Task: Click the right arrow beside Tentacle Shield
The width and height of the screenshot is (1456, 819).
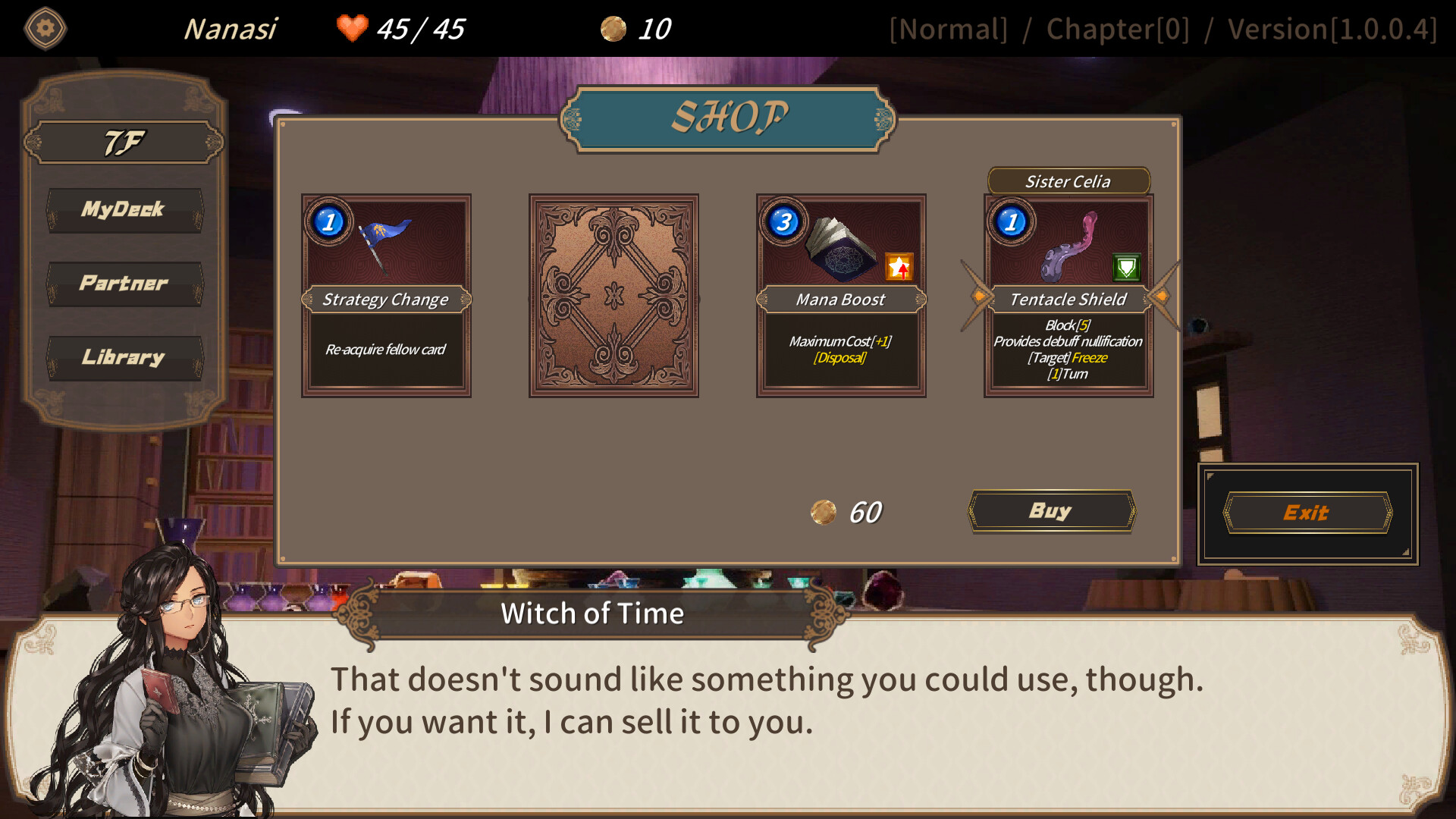Action: [1163, 297]
